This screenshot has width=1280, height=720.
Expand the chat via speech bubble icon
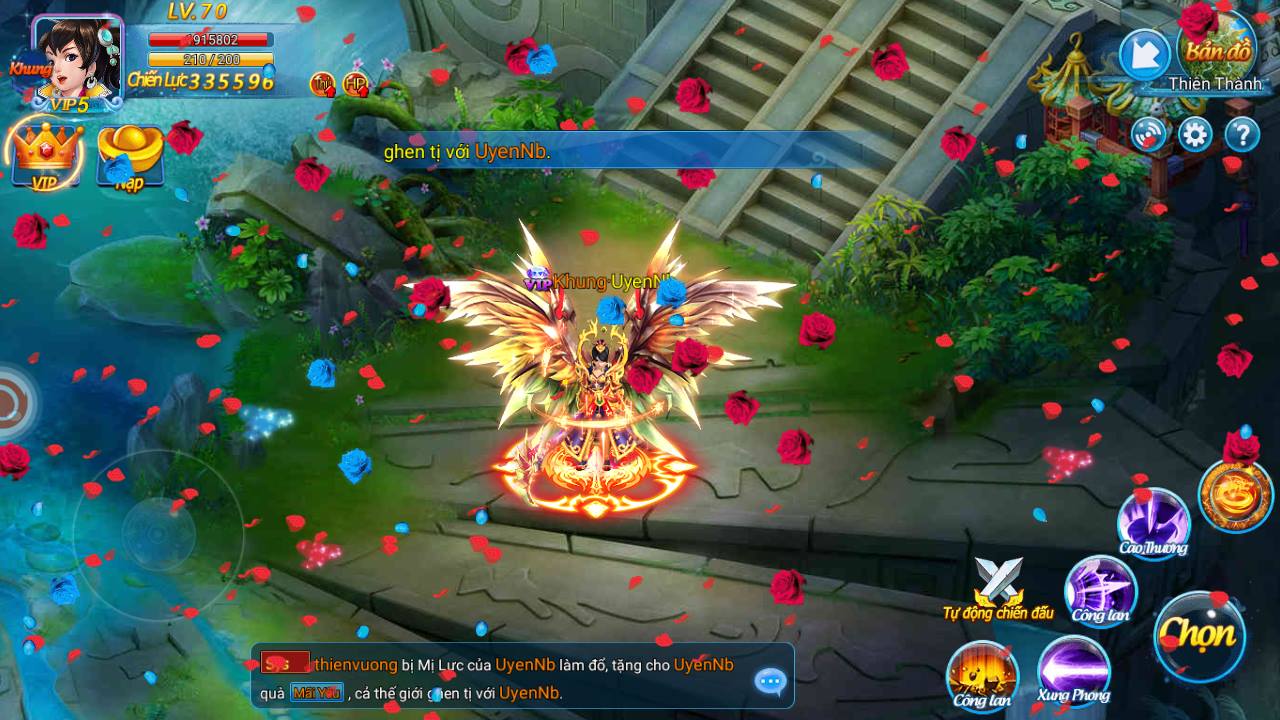pyautogui.click(x=769, y=683)
